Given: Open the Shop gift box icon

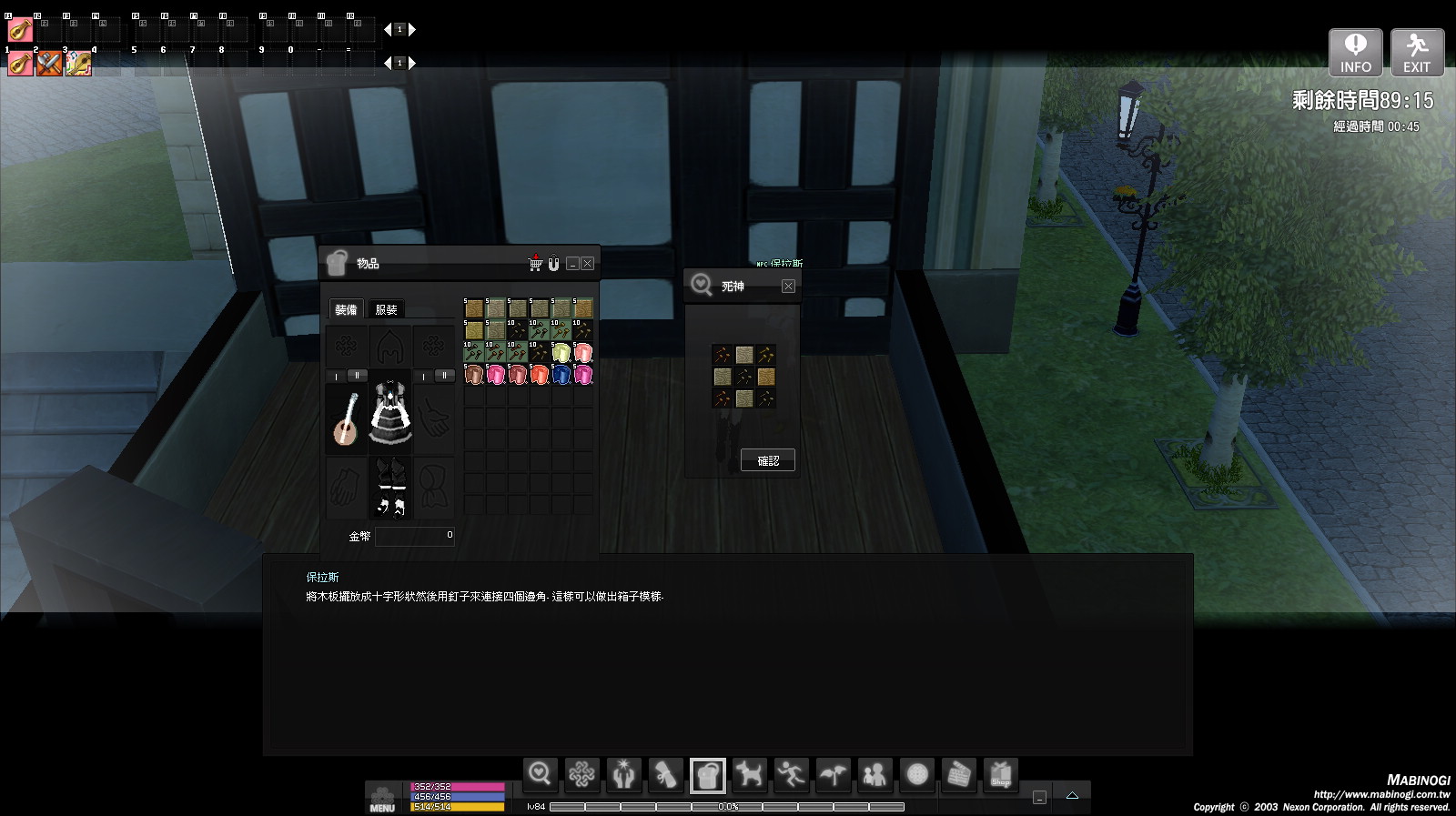Looking at the screenshot, I should [x=1001, y=775].
